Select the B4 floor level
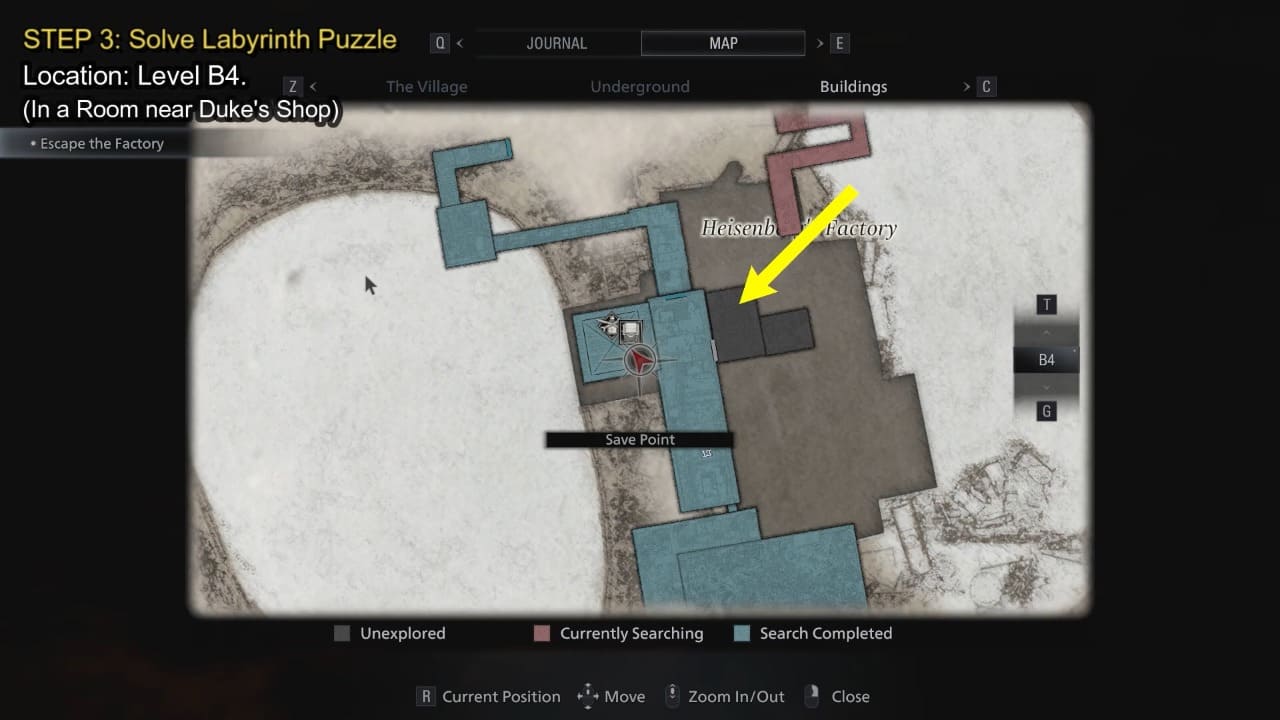1280x720 pixels. point(1046,359)
